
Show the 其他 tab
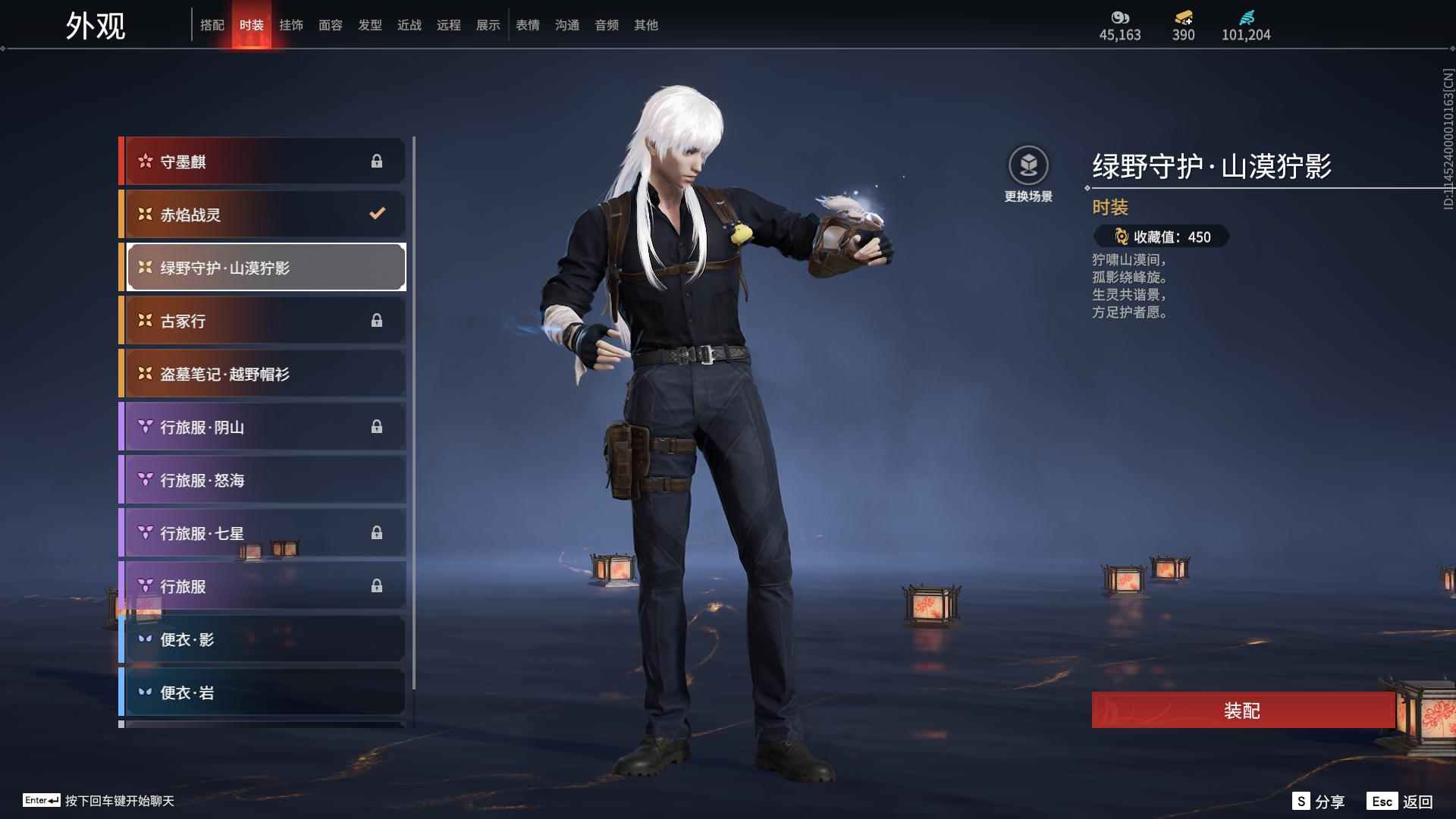click(645, 25)
